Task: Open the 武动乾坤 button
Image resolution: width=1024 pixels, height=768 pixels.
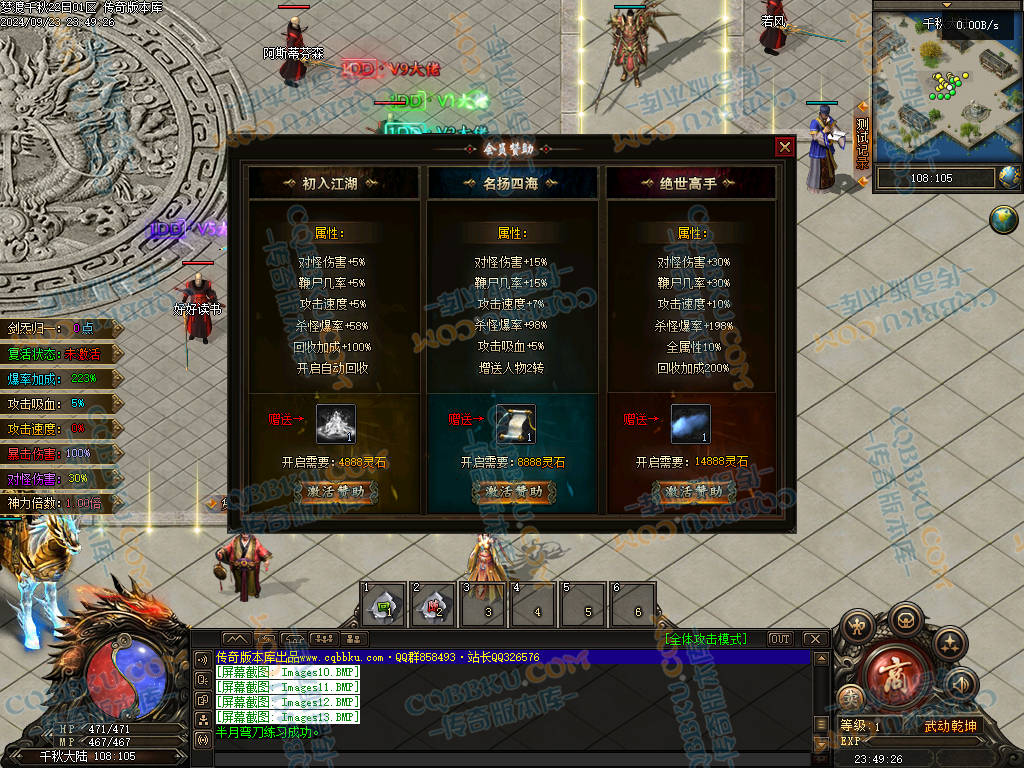Action: coord(950,727)
